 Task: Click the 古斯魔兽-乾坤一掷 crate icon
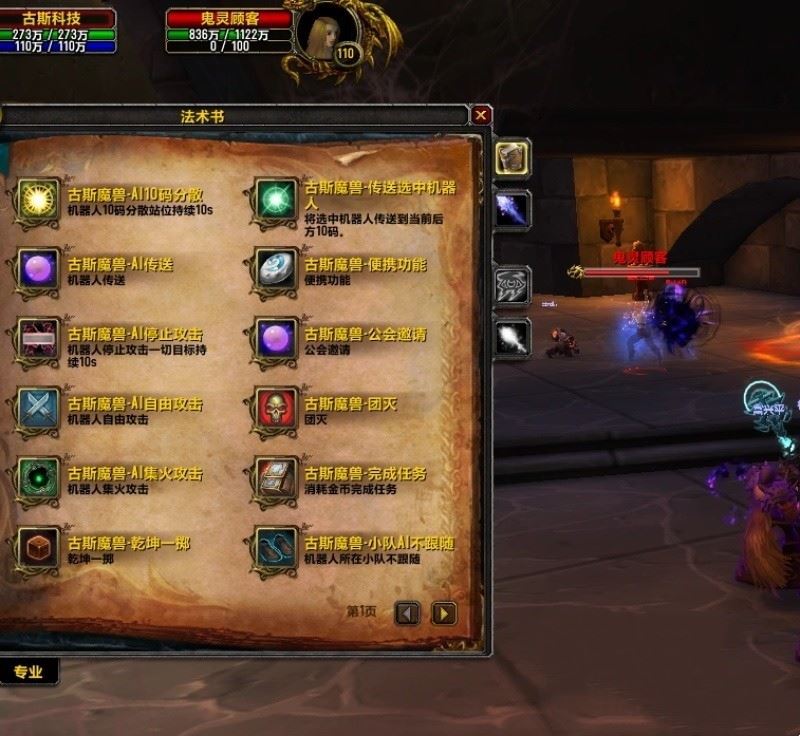click(x=38, y=548)
